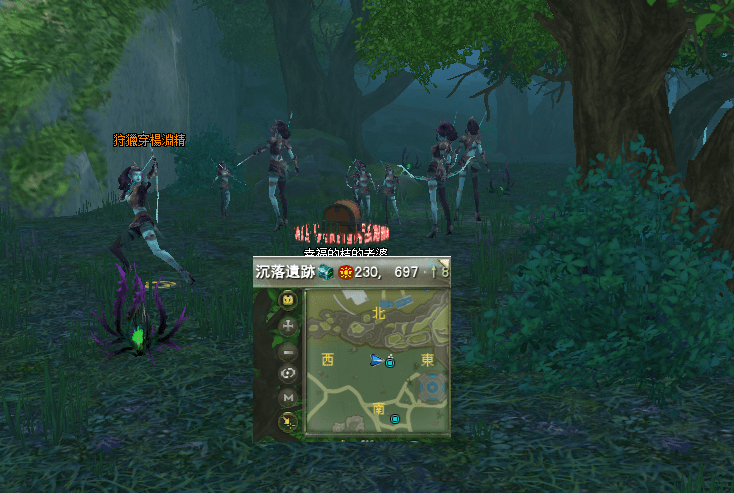Click the red sun icon by coordinates
Image resolution: width=734 pixels, height=493 pixels.
point(346,272)
